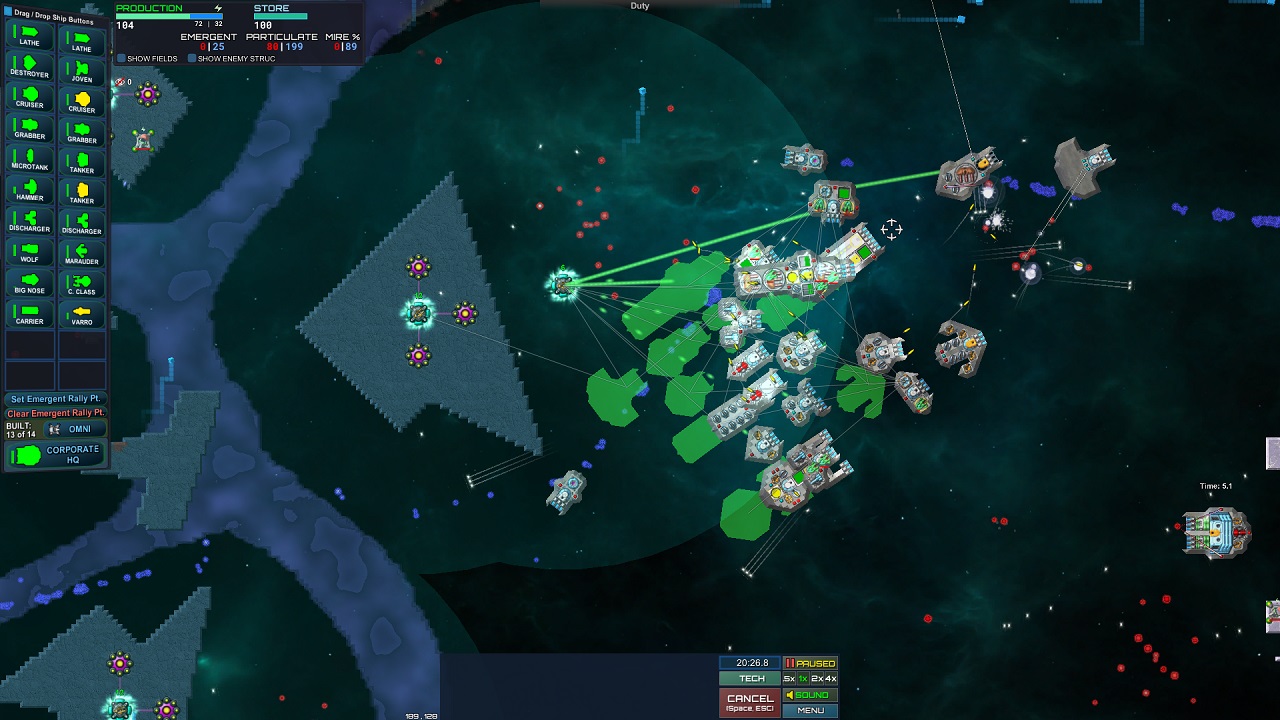This screenshot has height=720, width=1280.
Task: Click Set Emergent Rally Pt.
Action: (x=56, y=399)
